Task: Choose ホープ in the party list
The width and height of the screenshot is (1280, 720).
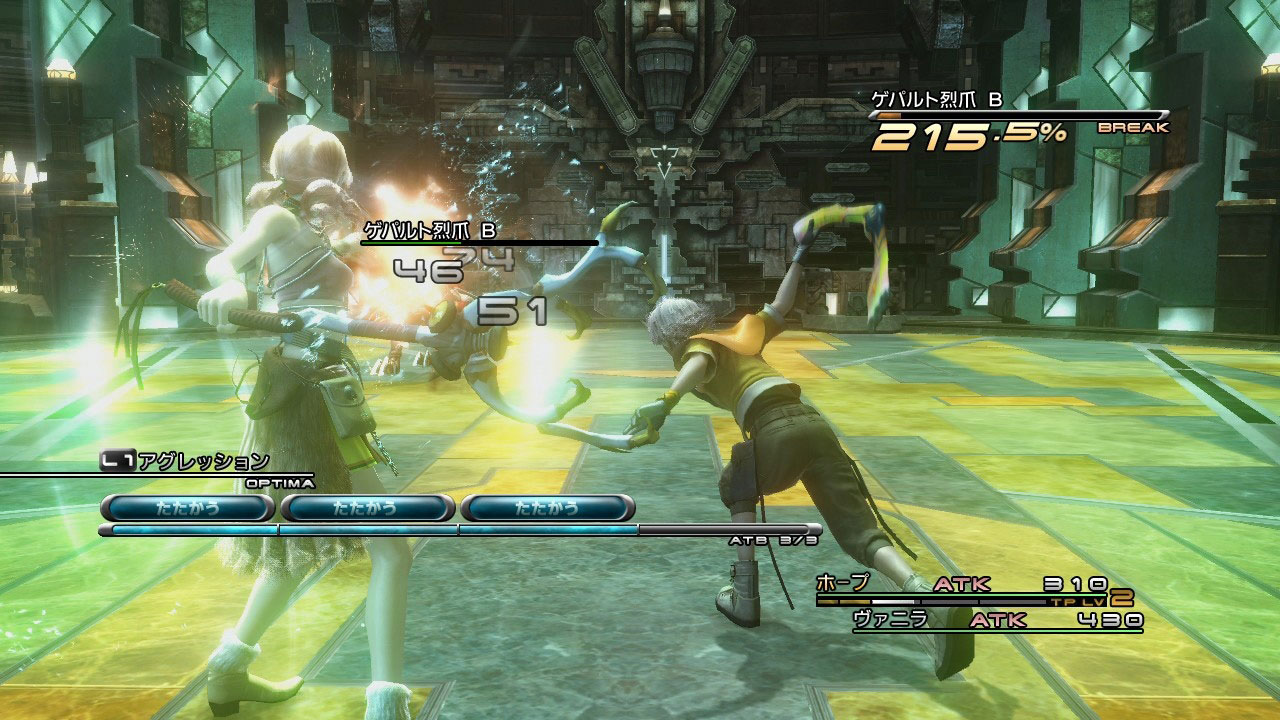Action: point(843,583)
